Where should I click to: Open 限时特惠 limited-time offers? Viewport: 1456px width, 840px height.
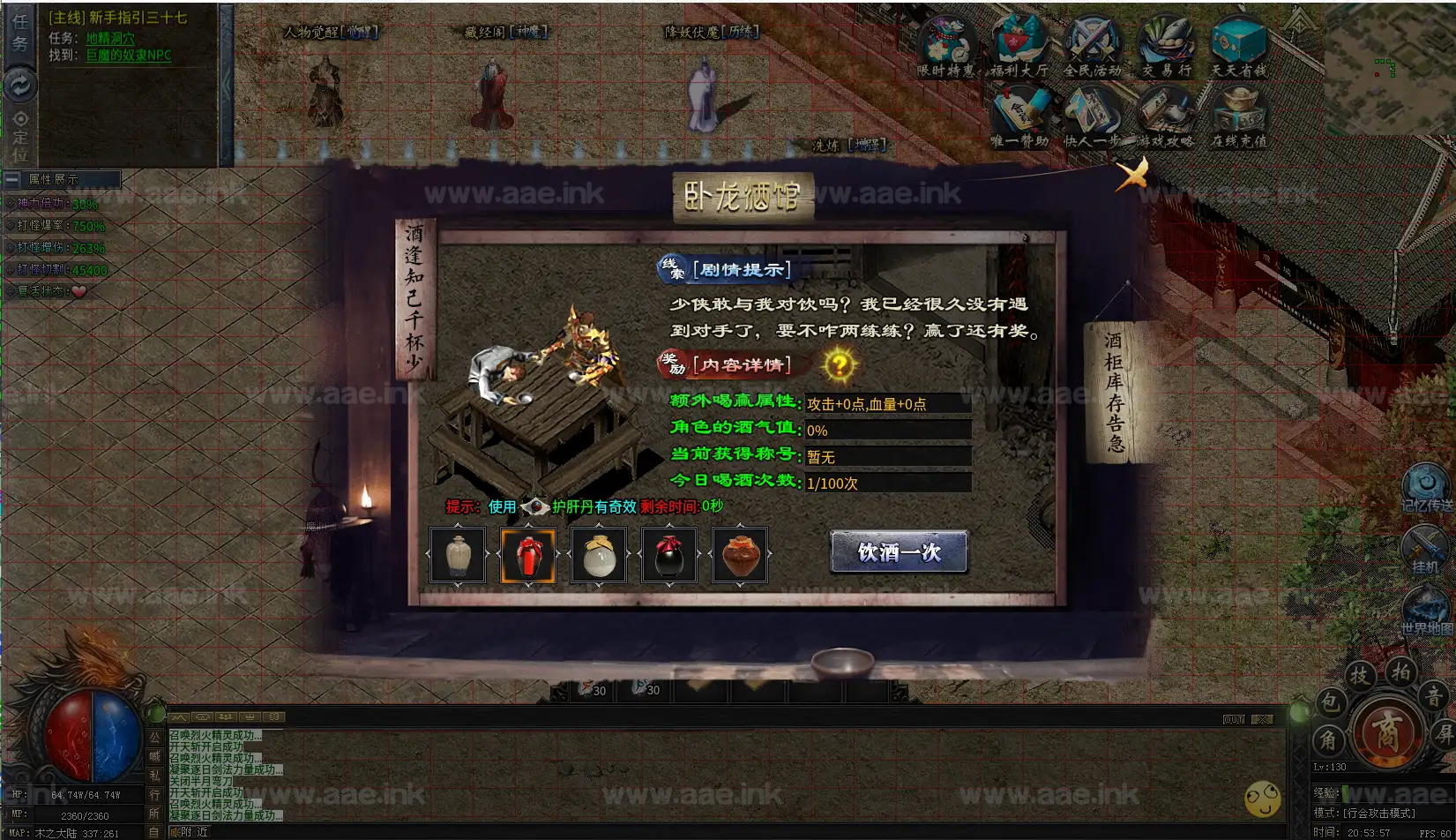946,47
